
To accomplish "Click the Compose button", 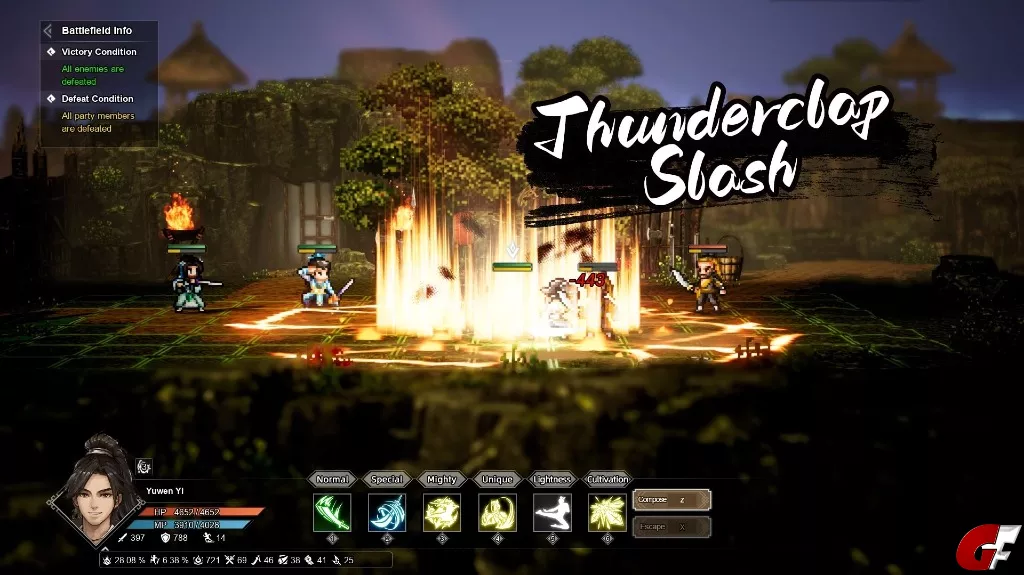I will (x=672, y=499).
